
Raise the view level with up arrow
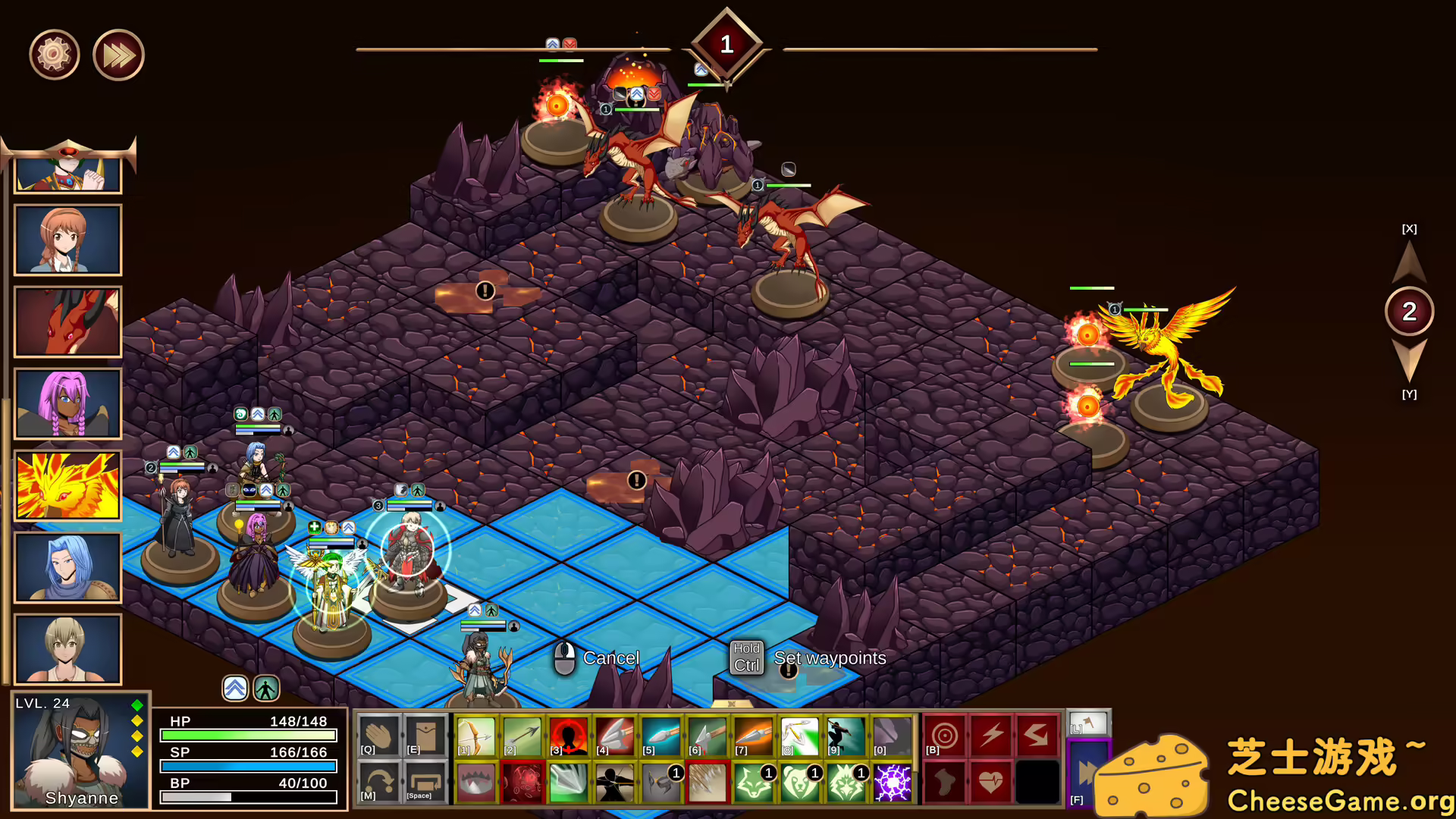tap(1409, 262)
